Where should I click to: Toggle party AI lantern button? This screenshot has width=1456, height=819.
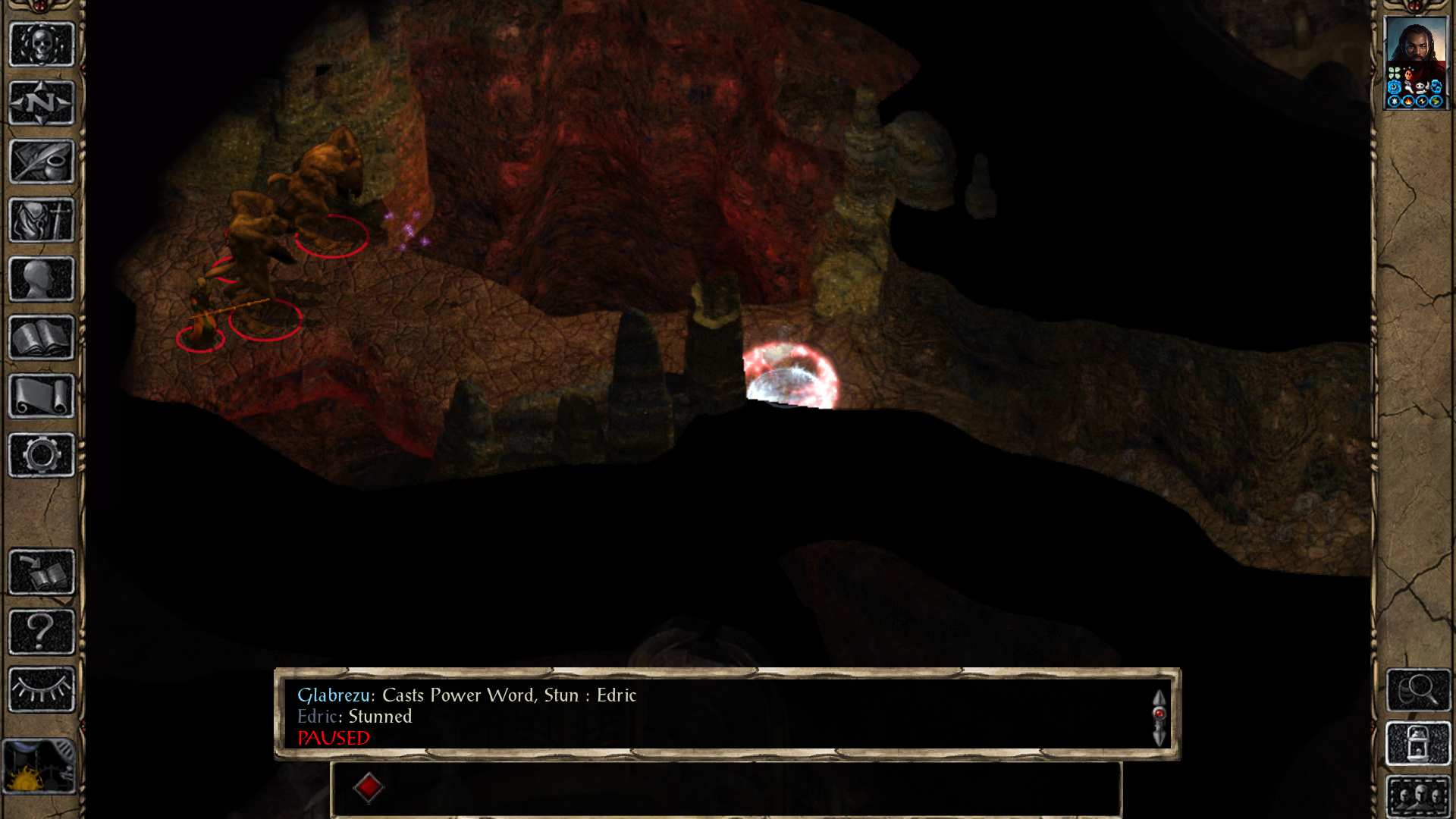[1418, 744]
